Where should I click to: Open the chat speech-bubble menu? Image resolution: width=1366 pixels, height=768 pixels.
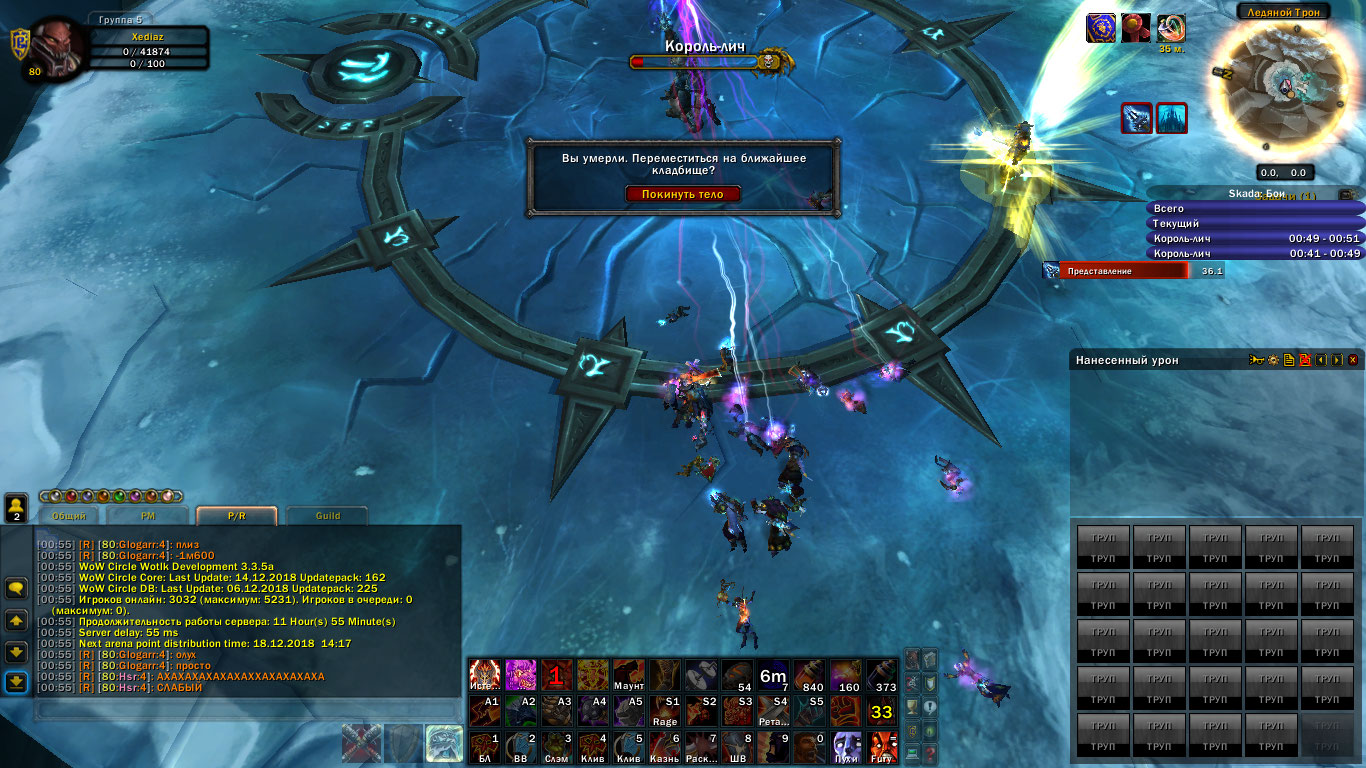[x=16, y=588]
